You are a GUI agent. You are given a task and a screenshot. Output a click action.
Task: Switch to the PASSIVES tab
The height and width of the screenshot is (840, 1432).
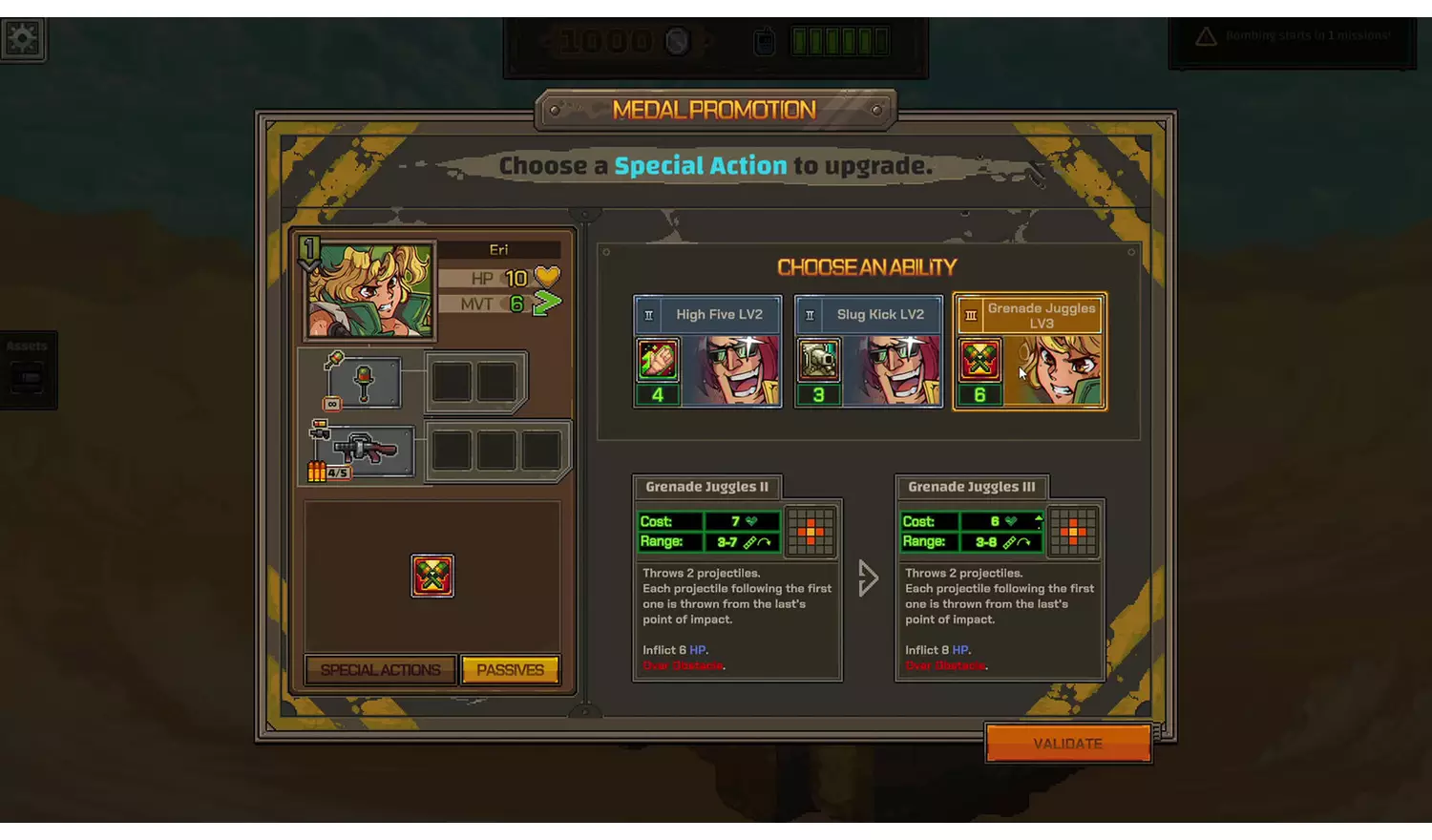510,669
